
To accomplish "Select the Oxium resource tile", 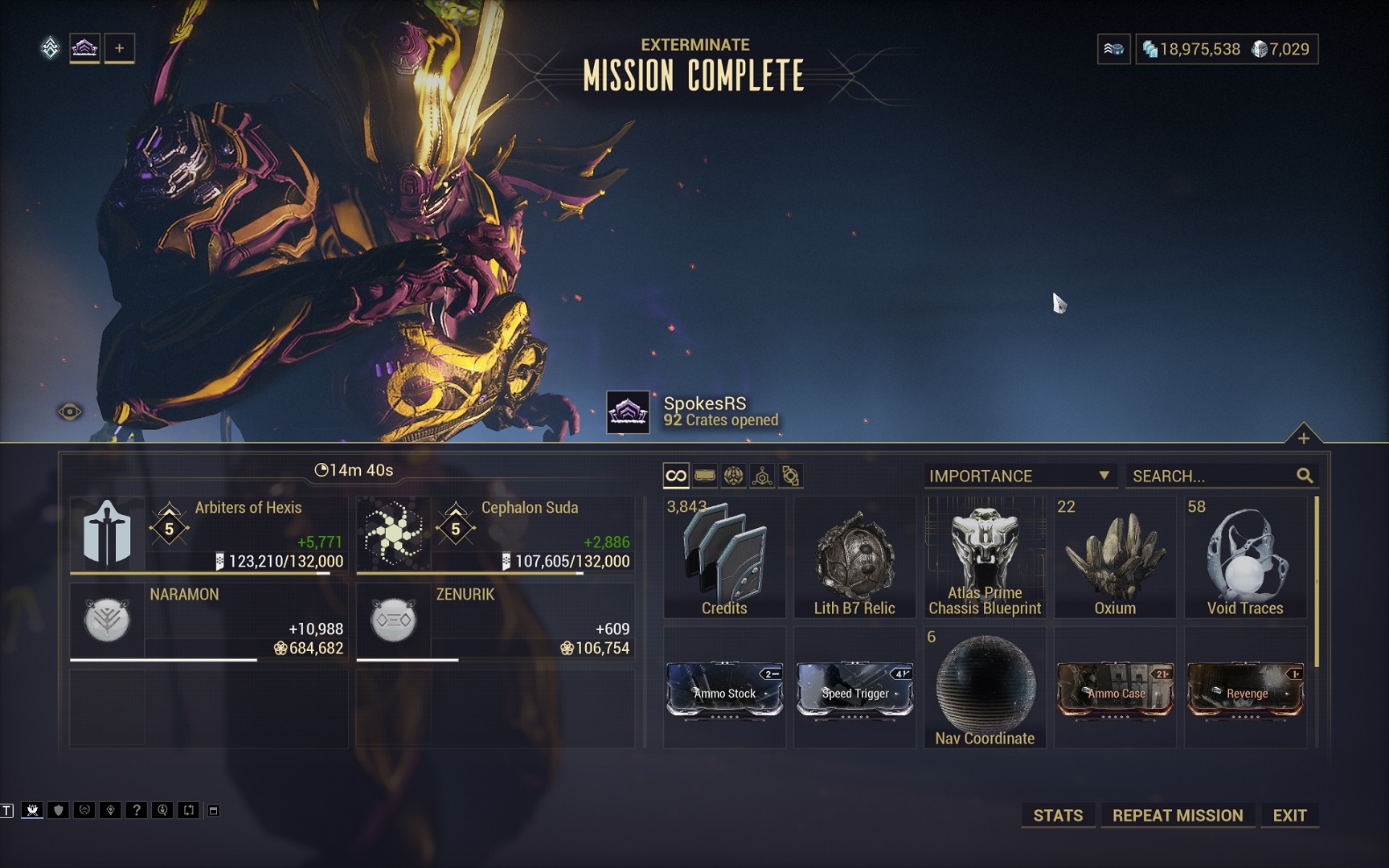I will [x=1115, y=558].
